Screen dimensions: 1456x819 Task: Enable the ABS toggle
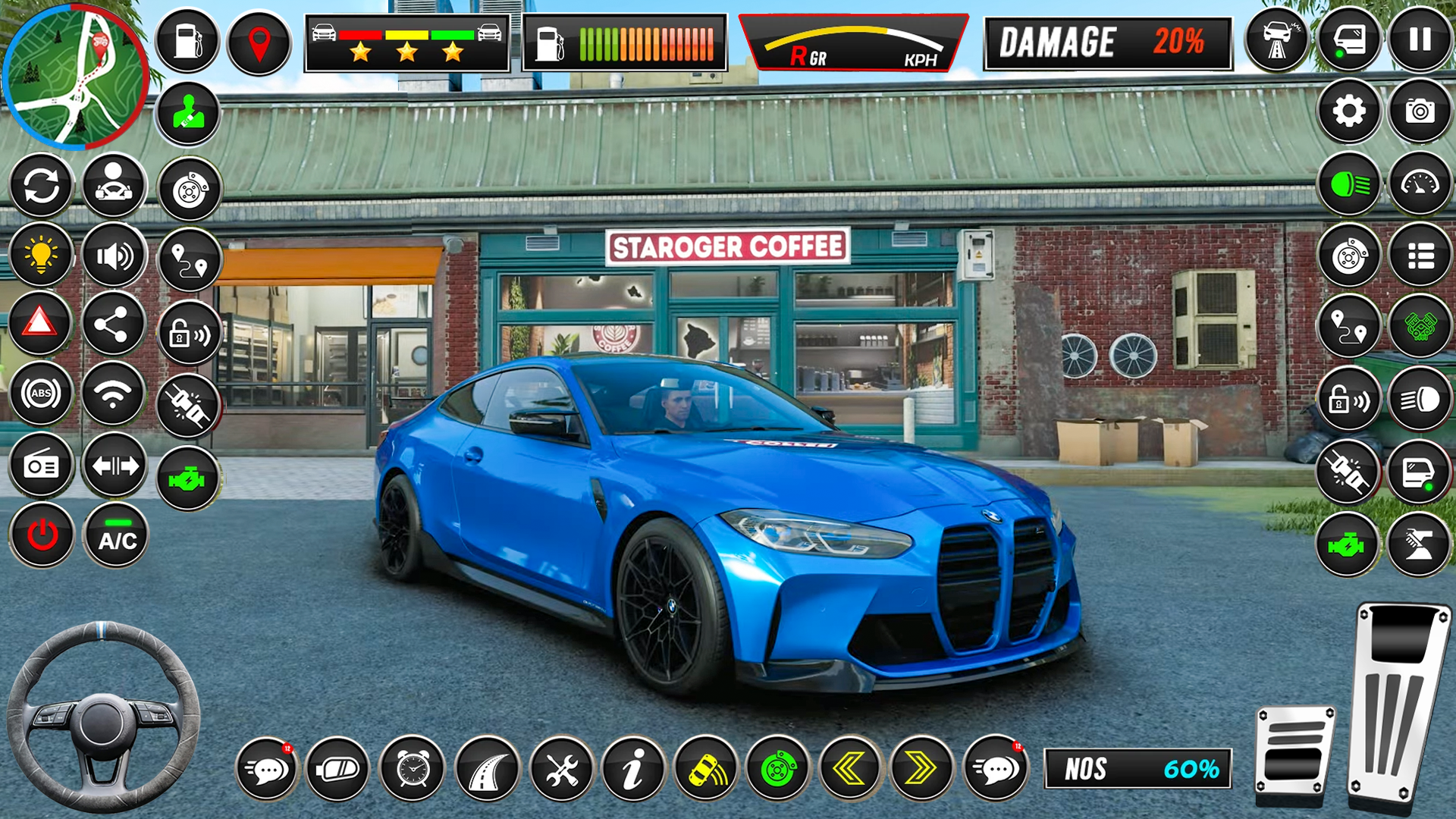click(x=42, y=393)
